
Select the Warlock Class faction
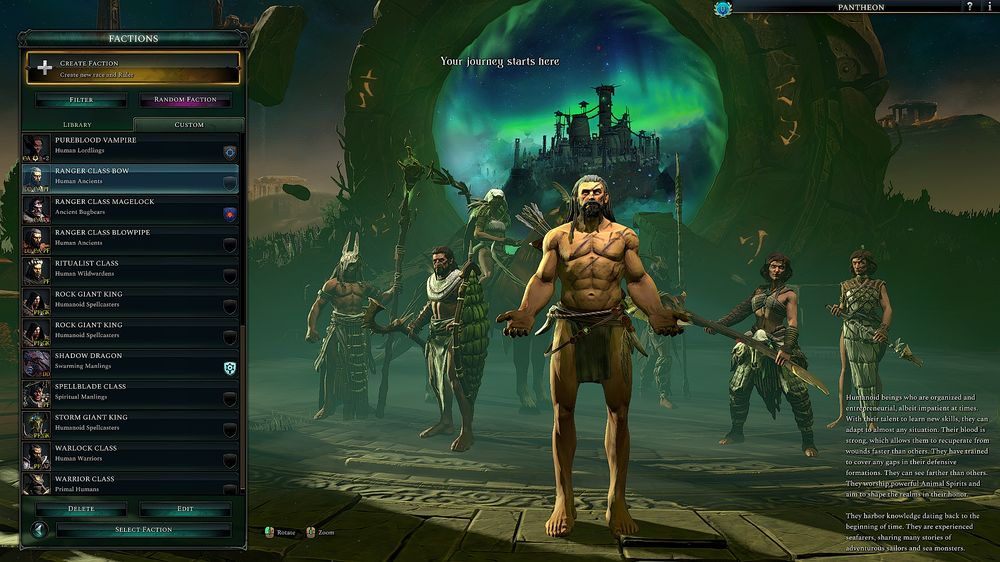click(x=130, y=455)
